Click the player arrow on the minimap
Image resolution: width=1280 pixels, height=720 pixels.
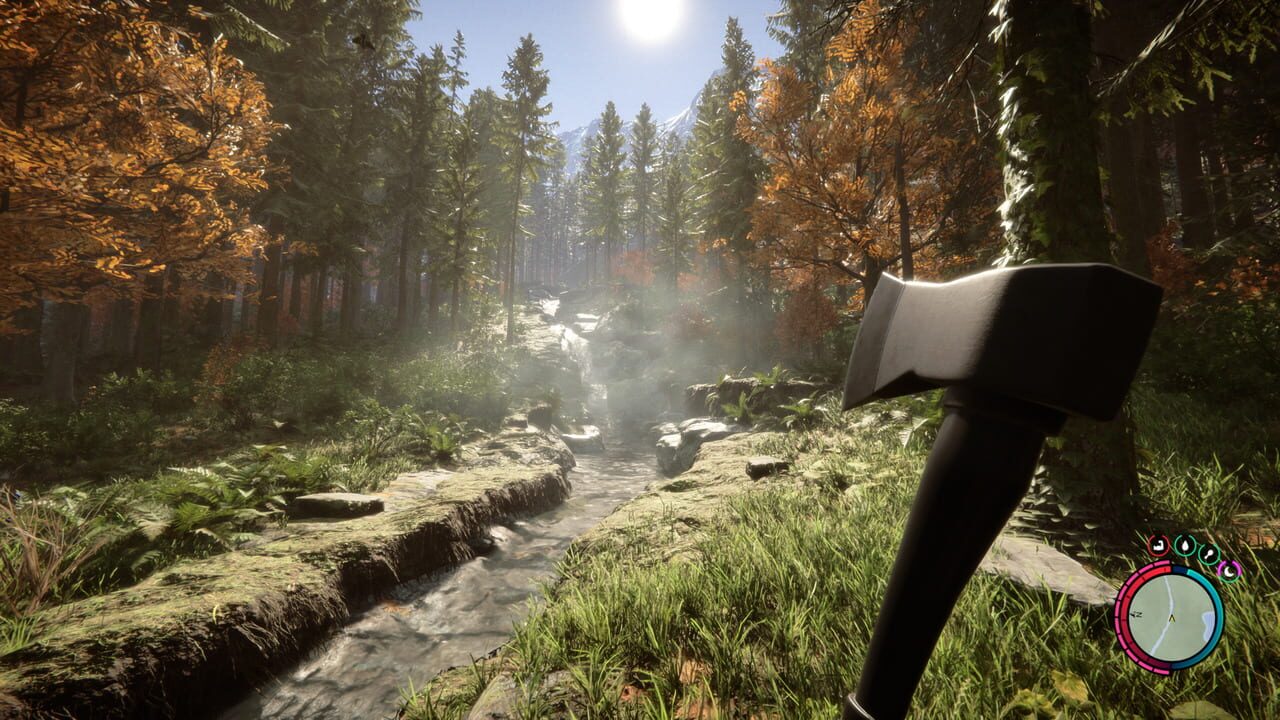point(1172,618)
